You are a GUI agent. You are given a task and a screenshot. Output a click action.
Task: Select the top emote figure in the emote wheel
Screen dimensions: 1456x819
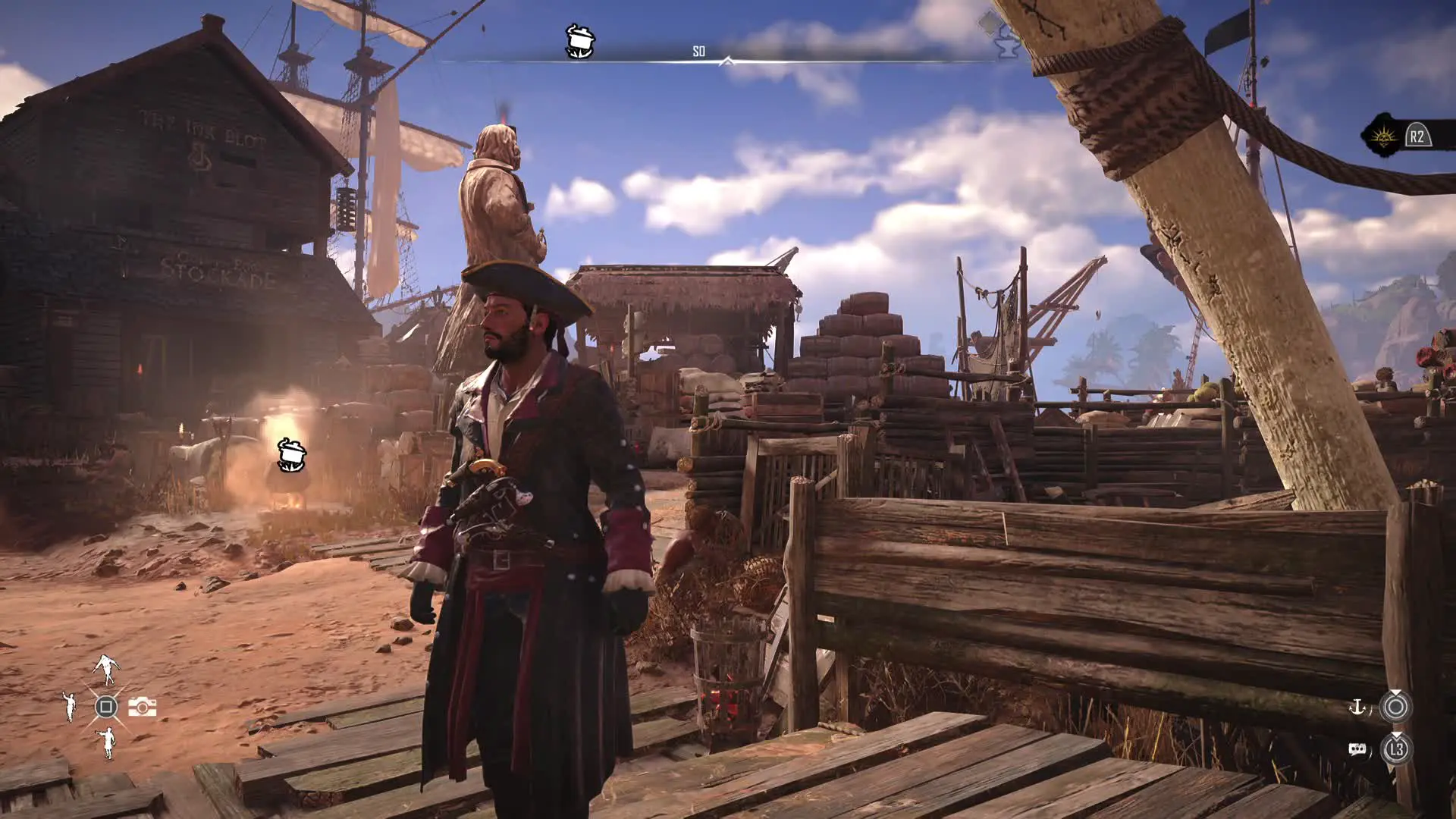106,669
